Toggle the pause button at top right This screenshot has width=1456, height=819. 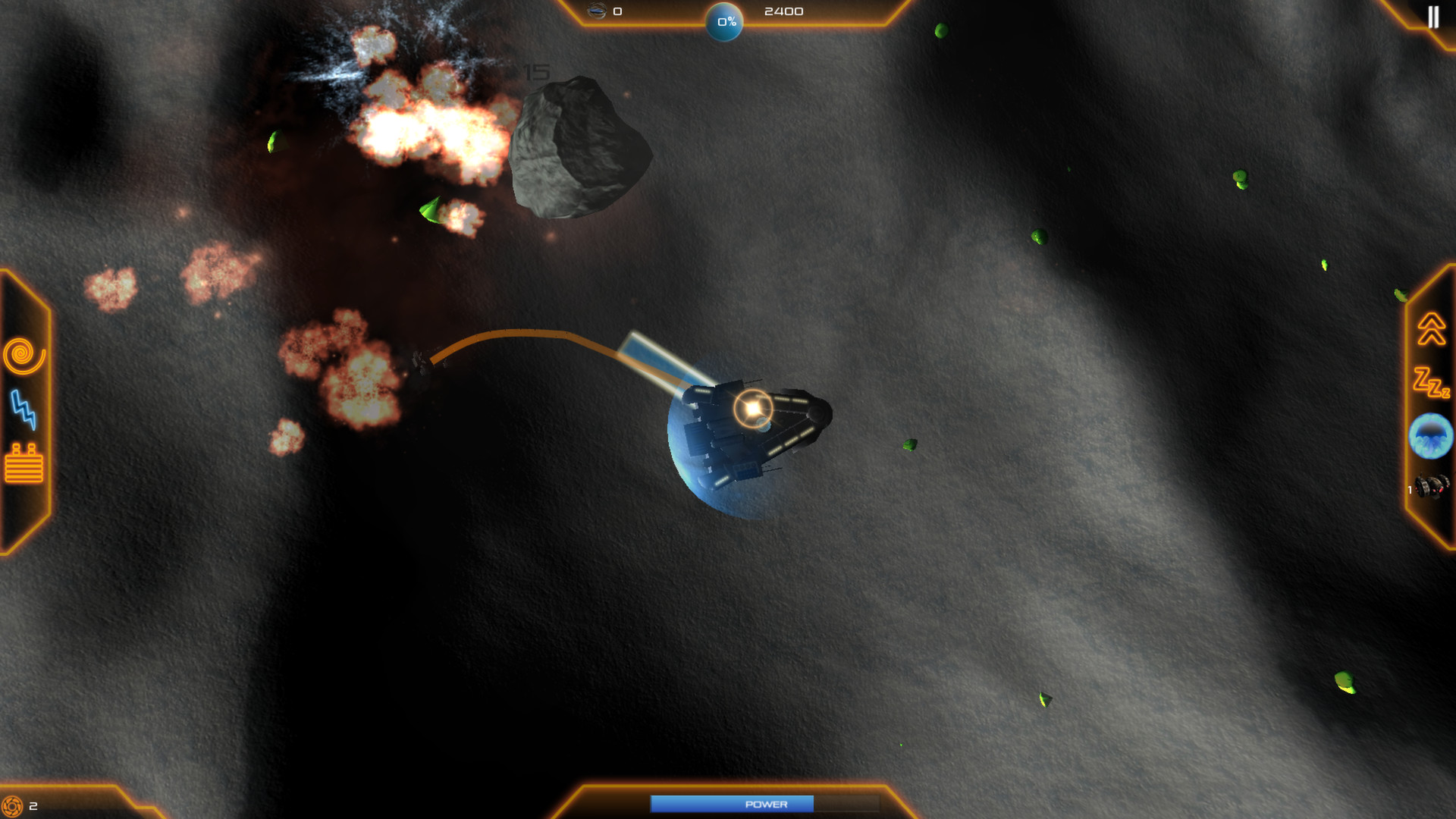(1433, 17)
